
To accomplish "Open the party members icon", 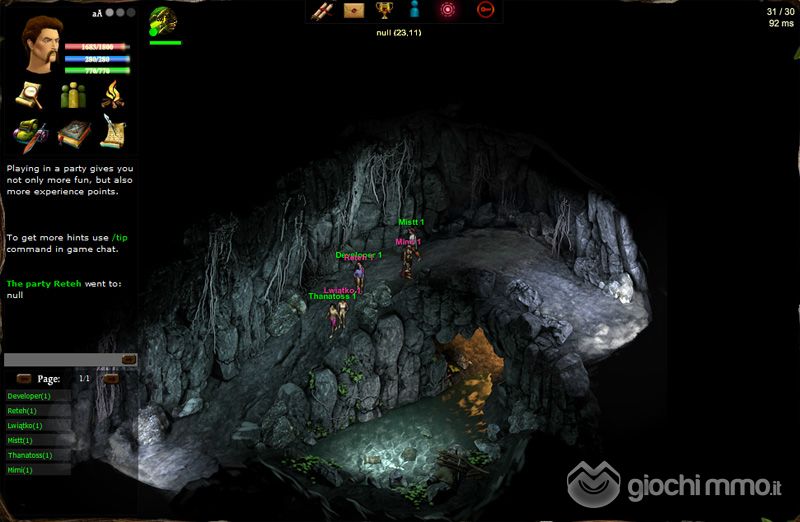I will (73, 95).
